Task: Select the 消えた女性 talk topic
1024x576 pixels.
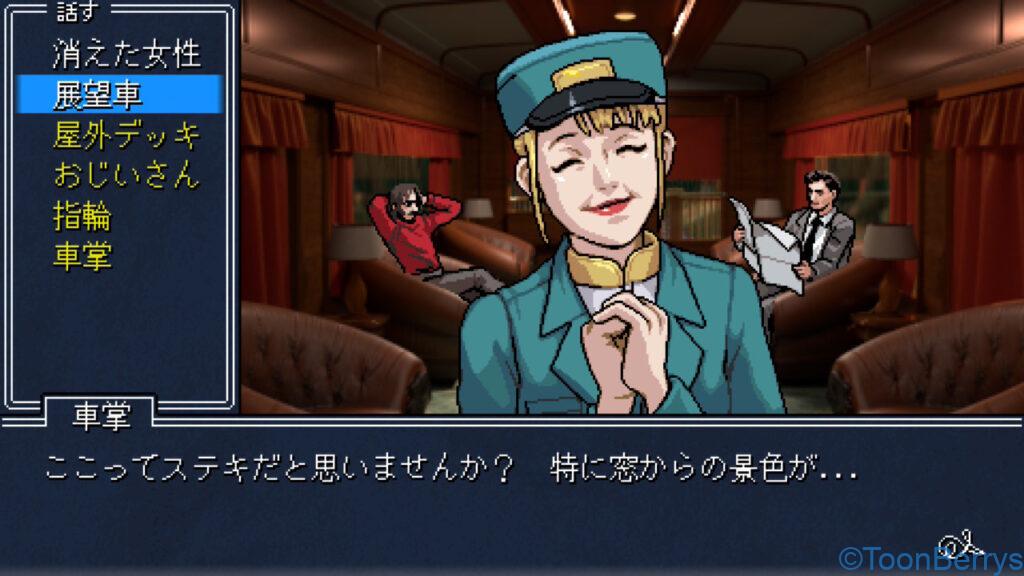Action: [x=126, y=54]
